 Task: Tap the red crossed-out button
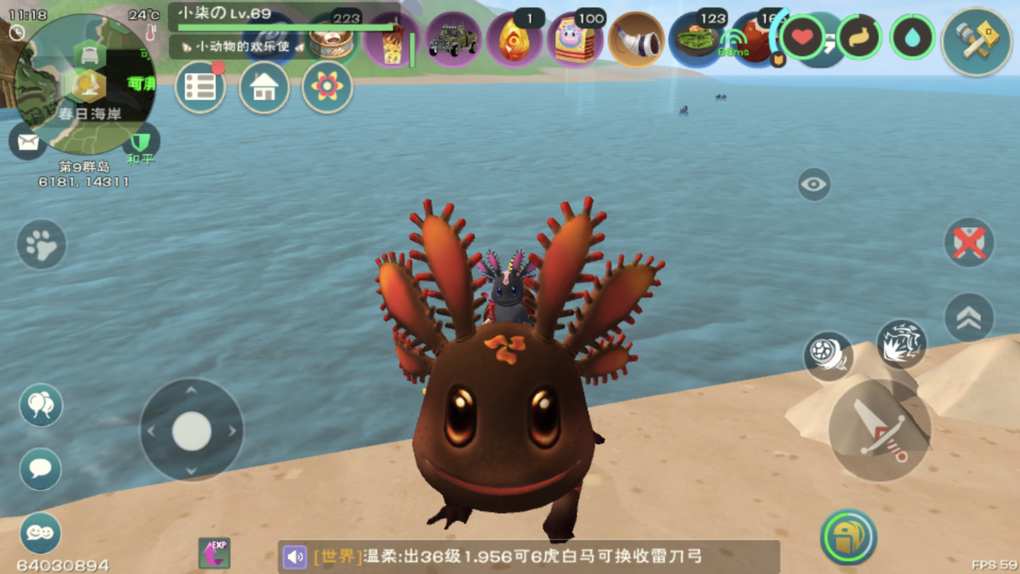tap(969, 242)
